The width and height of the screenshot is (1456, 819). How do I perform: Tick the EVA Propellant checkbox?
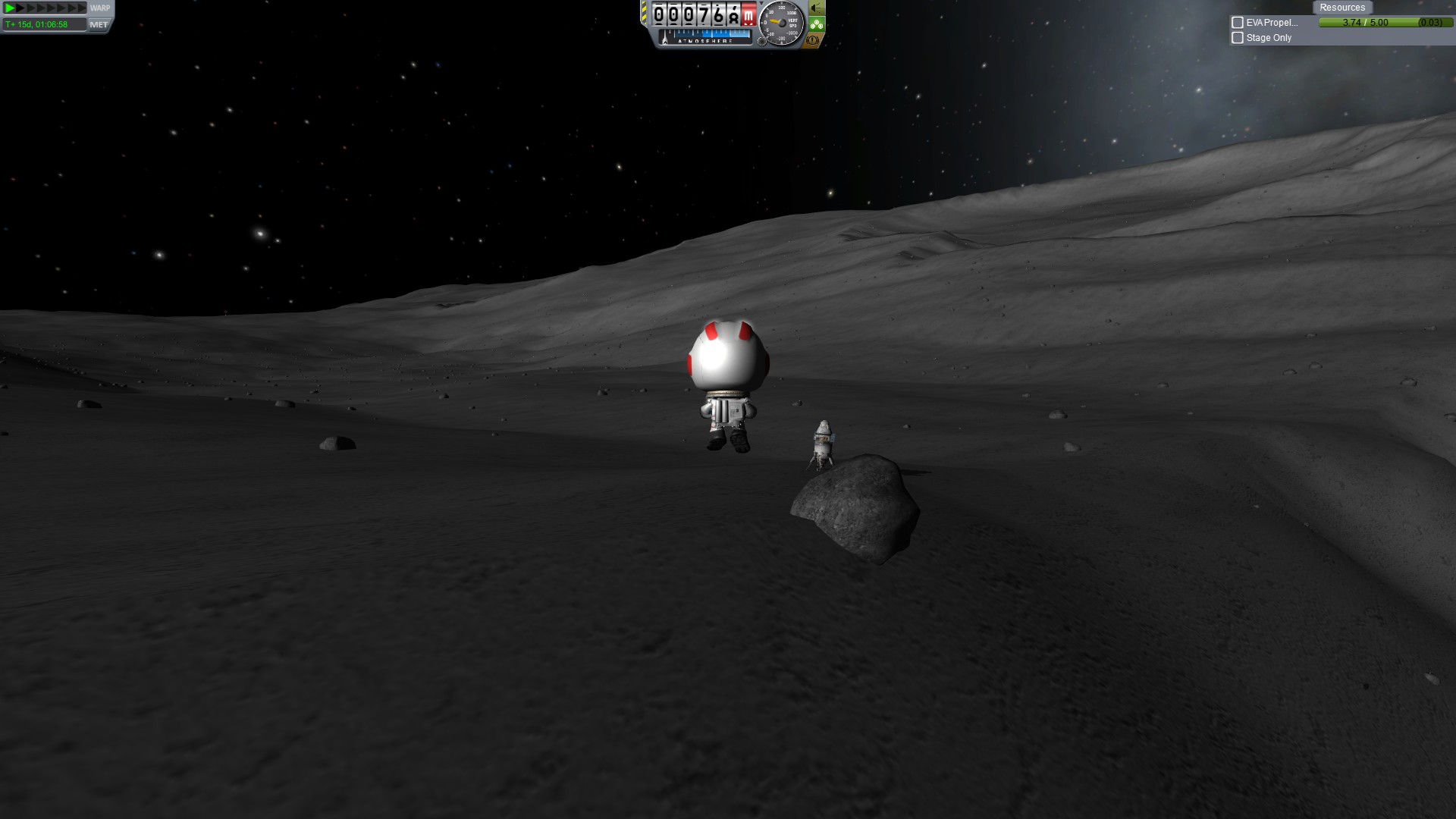(x=1238, y=23)
